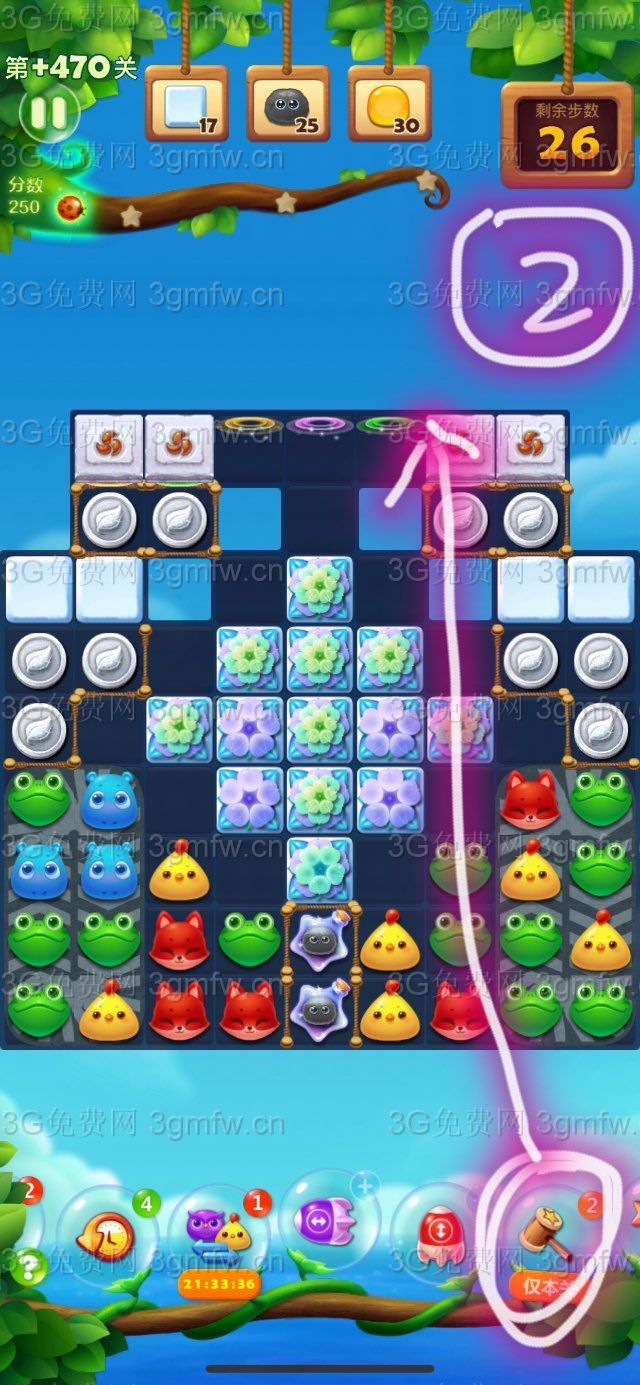Viewport: 640px width, 1385px height.
Task: Open help with the question mark button
Action: coord(30,1266)
